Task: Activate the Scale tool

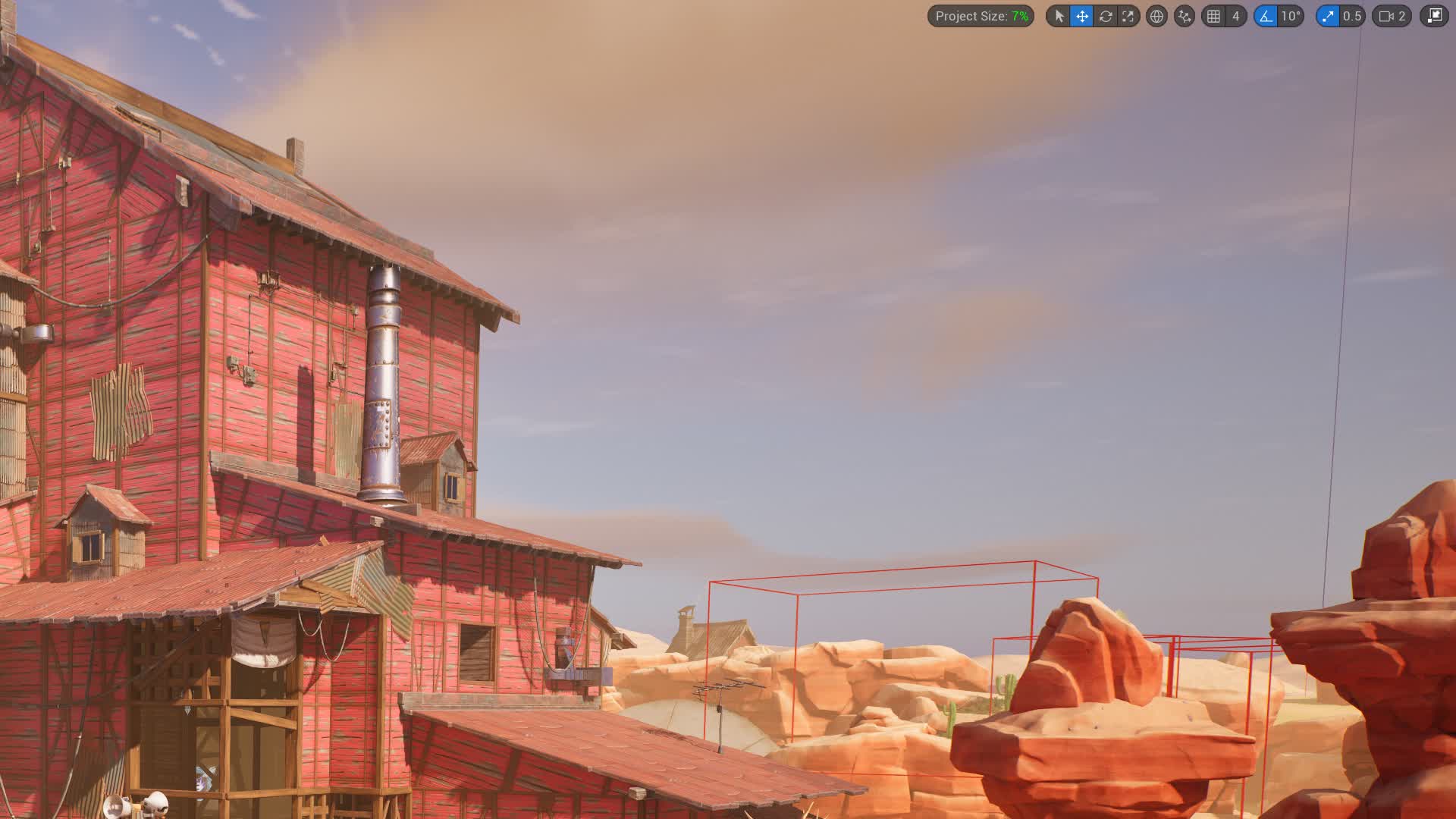Action: [x=1128, y=16]
